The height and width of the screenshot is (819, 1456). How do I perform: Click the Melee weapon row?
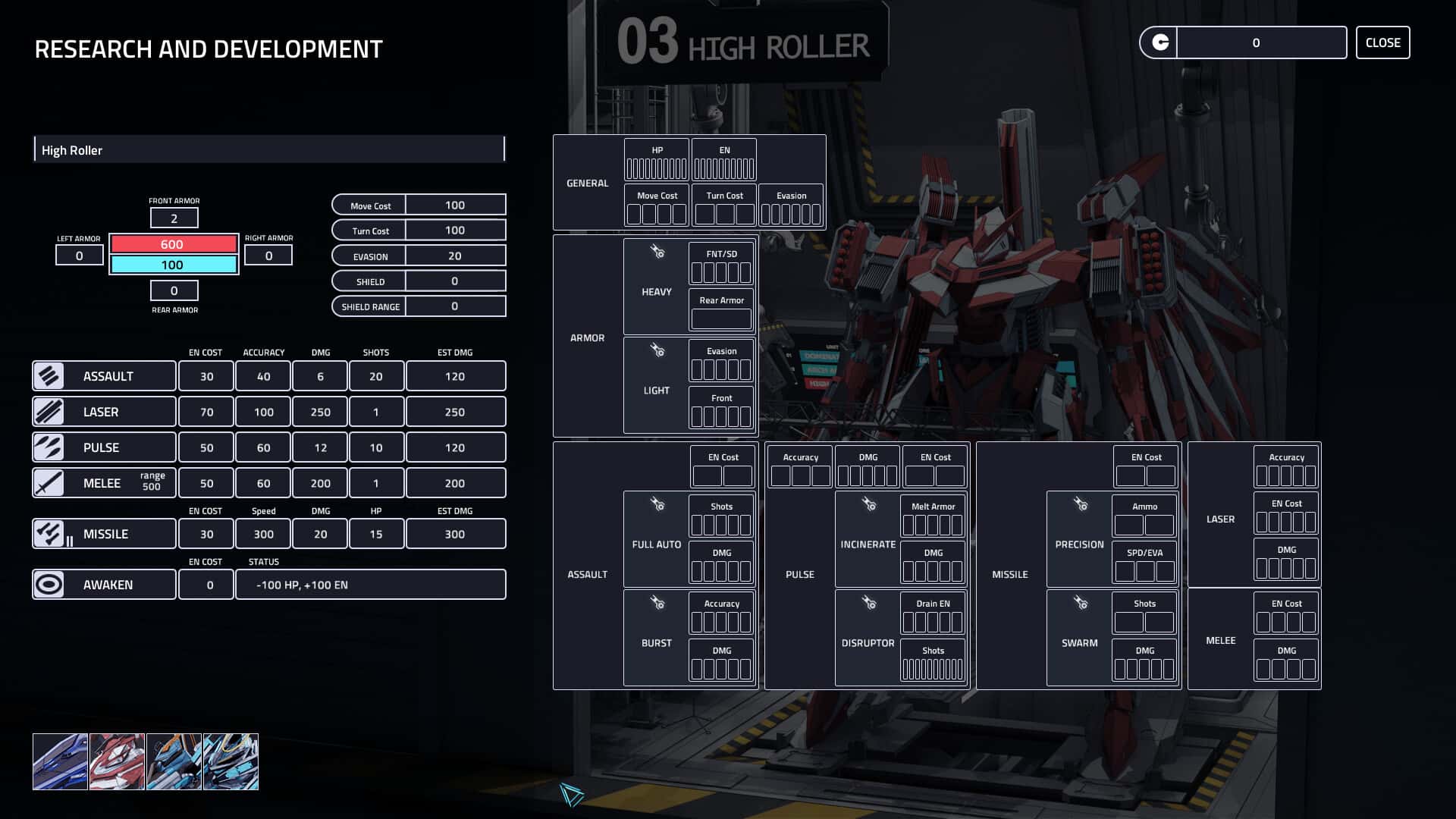[104, 483]
